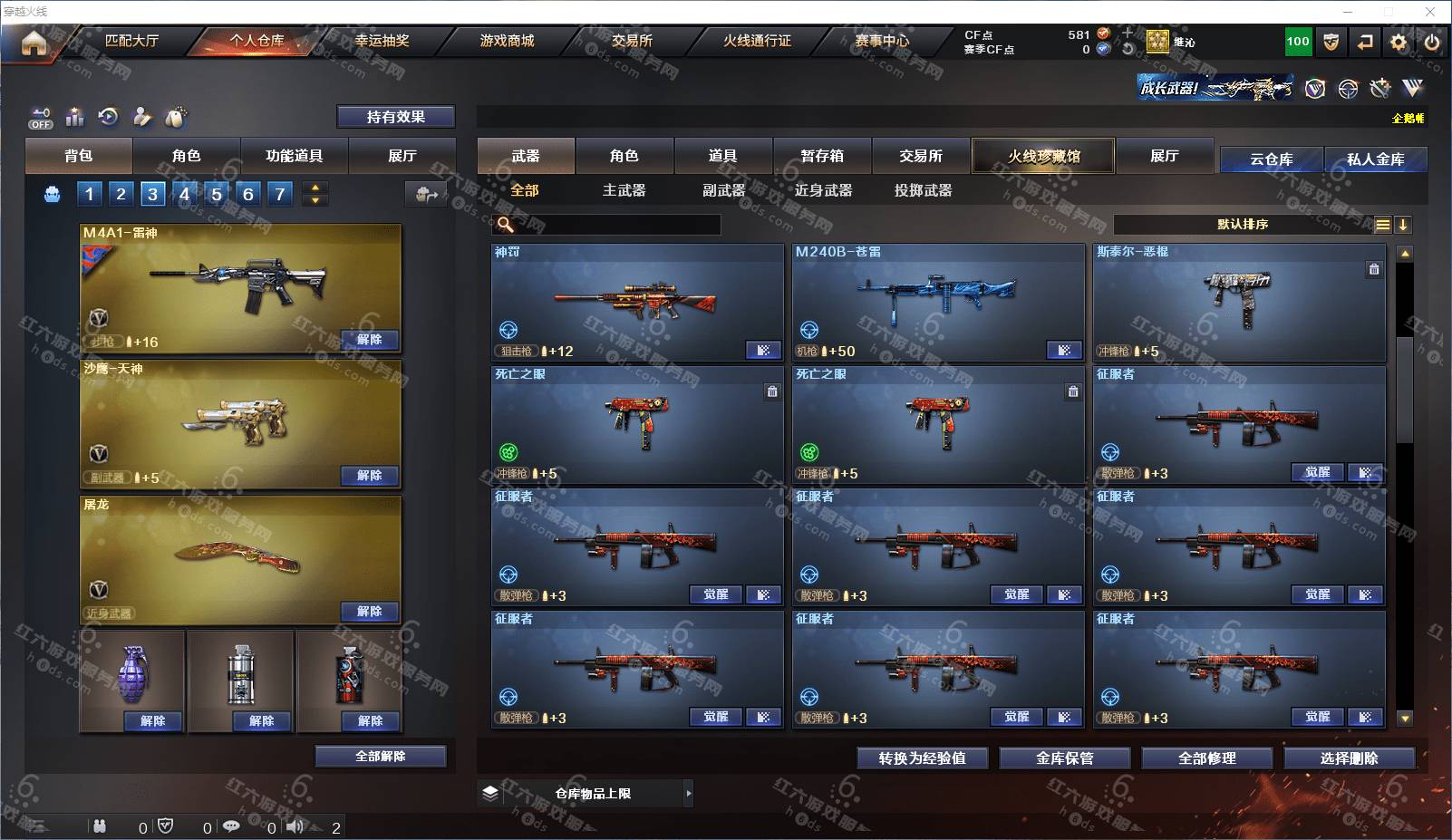The width and height of the screenshot is (1452, 840).
Task: Select the 神罚 sniper rifle item
Action: 636,301
